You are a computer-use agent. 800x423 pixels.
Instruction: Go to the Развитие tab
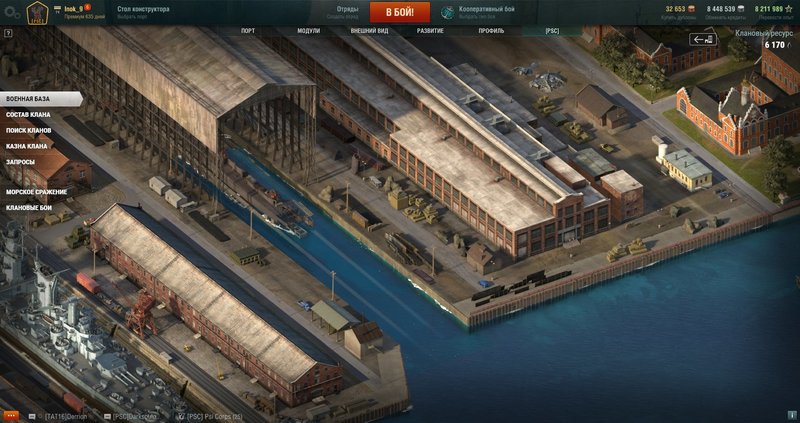pyautogui.click(x=430, y=31)
